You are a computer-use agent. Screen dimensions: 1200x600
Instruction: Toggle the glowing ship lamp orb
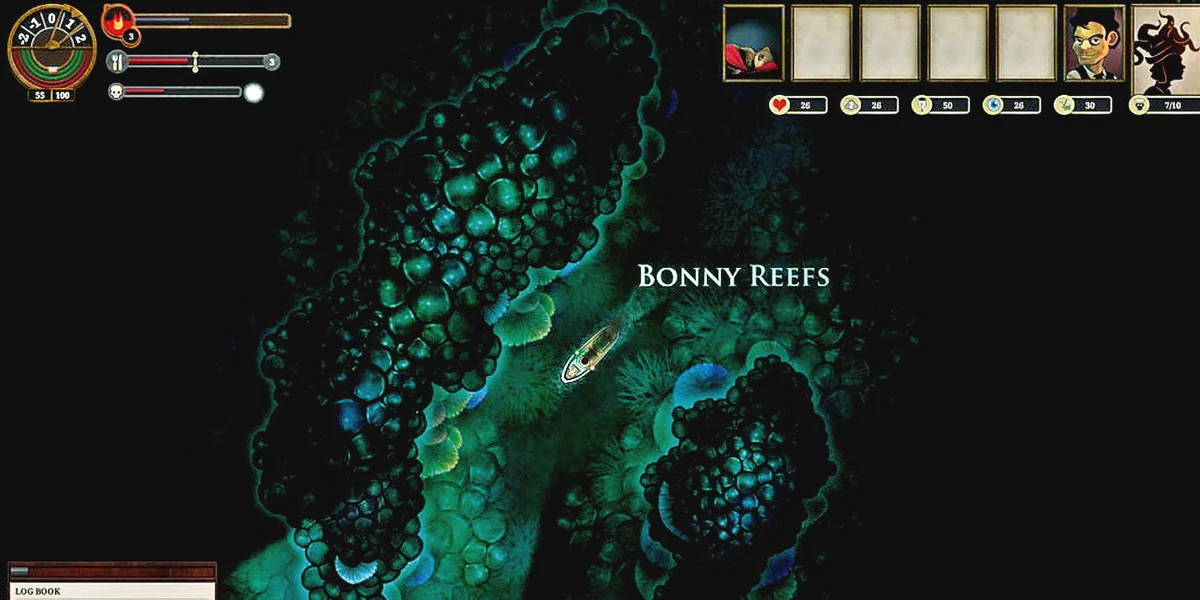click(x=254, y=93)
